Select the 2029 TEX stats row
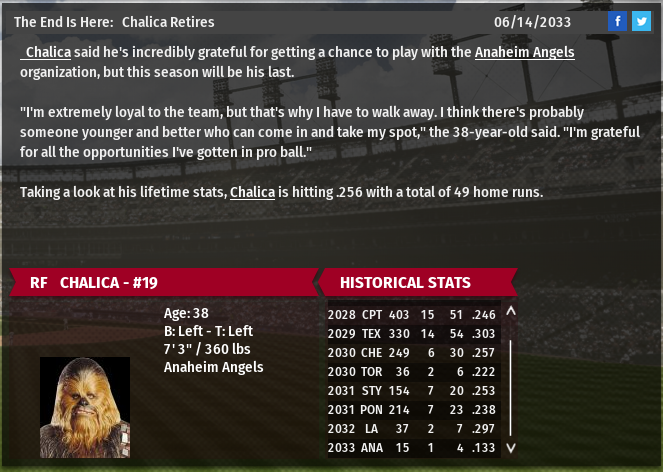The width and height of the screenshot is (663, 472). click(413, 333)
